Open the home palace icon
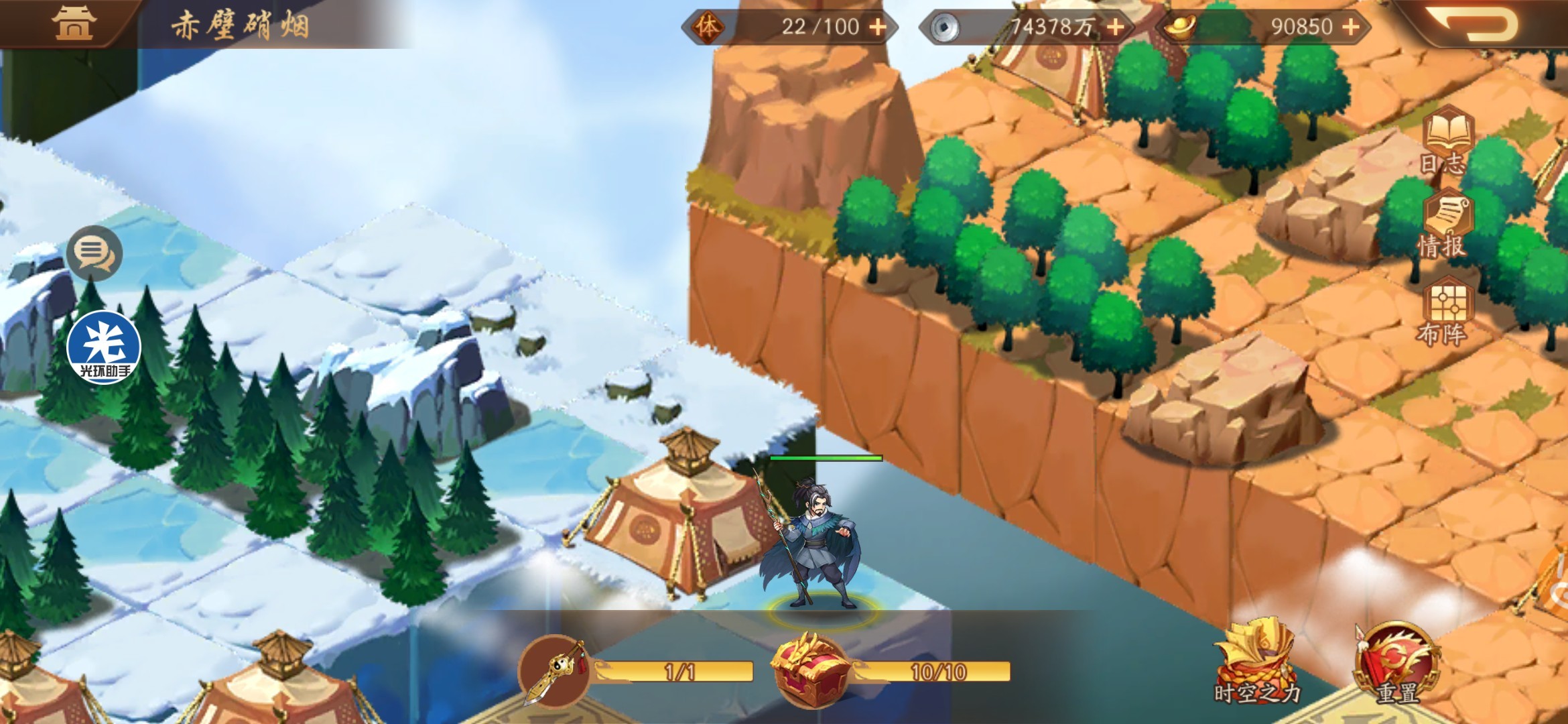 click(74, 23)
